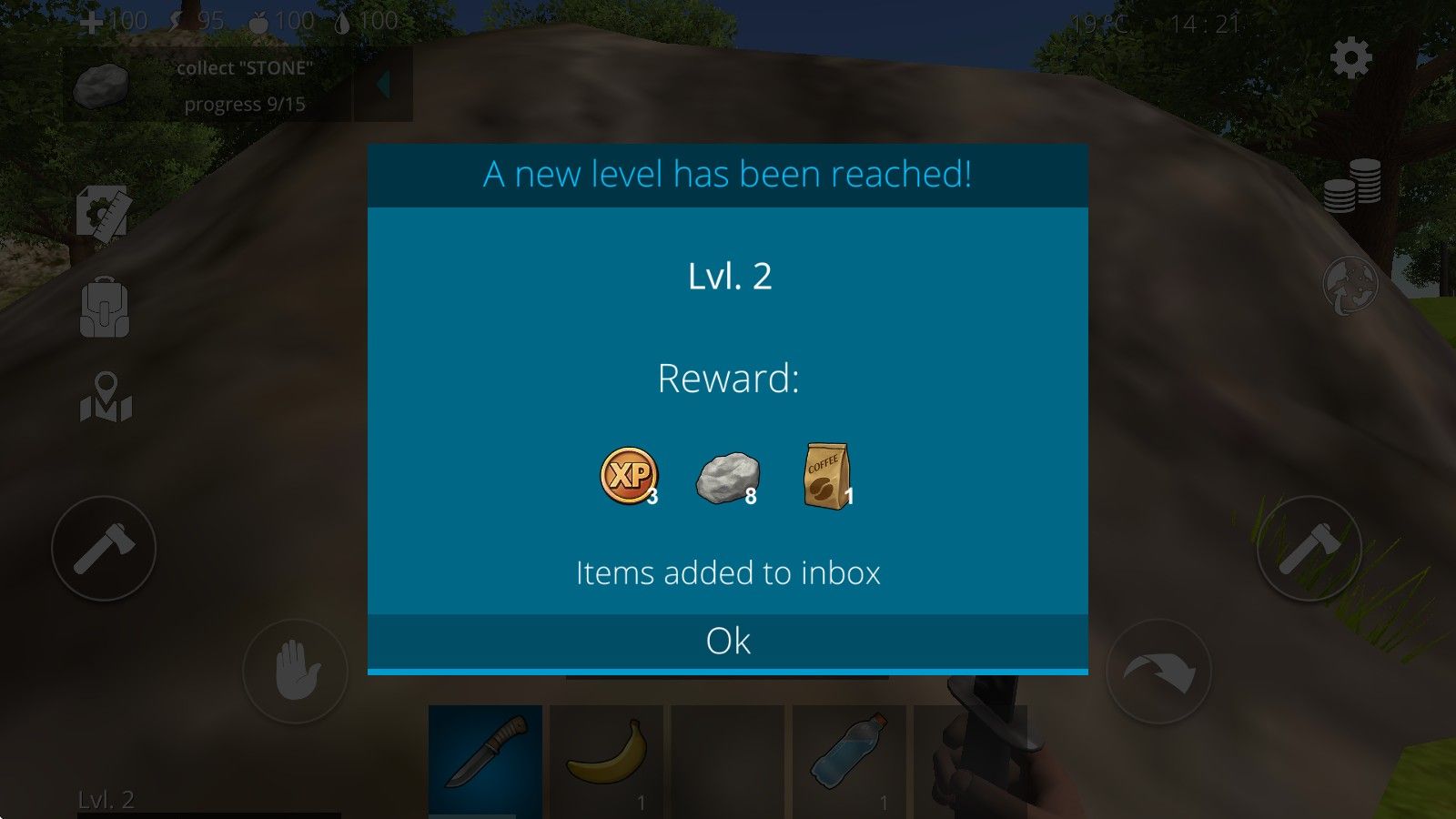Collapse the collect STONE quest tracker arrow
The height and width of the screenshot is (819, 1456).
pos(383,86)
